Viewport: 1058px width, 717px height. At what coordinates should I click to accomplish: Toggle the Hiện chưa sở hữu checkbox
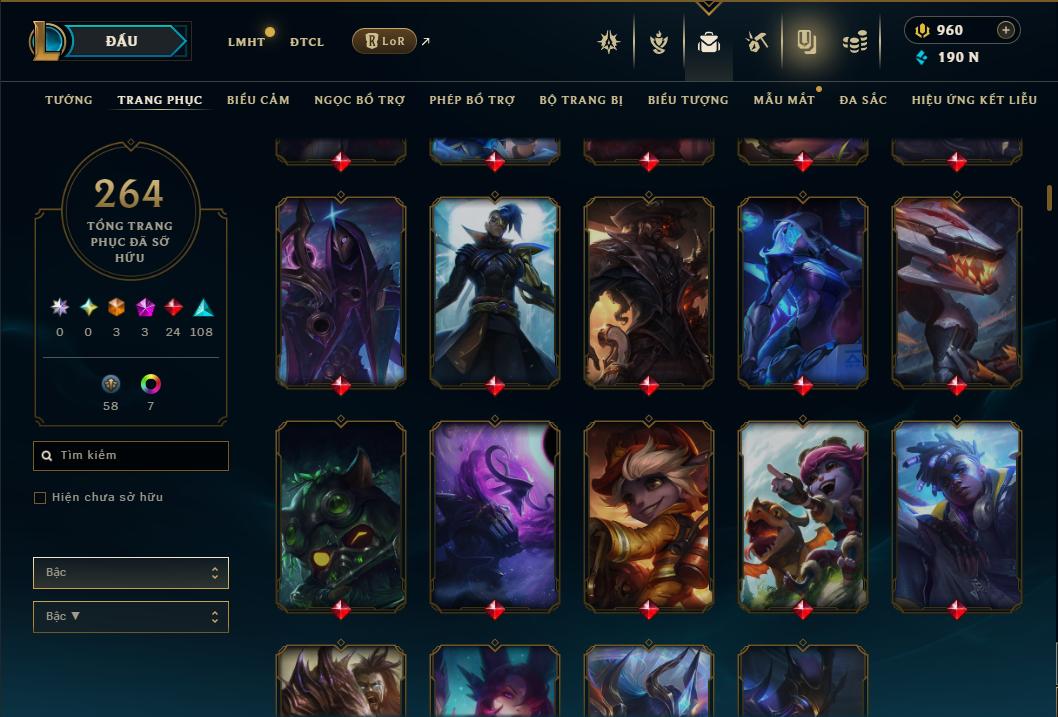coord(40,498)
